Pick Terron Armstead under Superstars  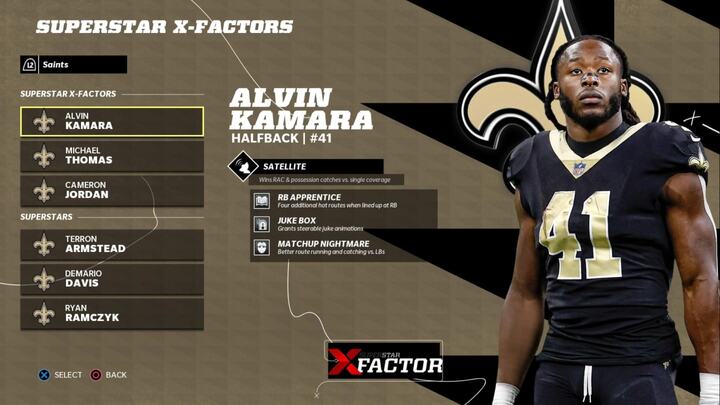pyautogui.click(x=111, y=245)
